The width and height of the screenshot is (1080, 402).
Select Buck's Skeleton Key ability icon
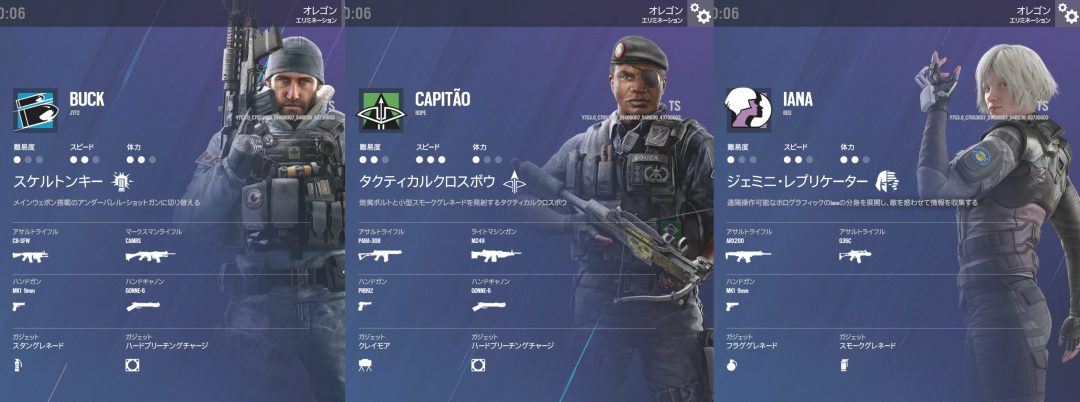pyautogui.click(x=122, y=181)
